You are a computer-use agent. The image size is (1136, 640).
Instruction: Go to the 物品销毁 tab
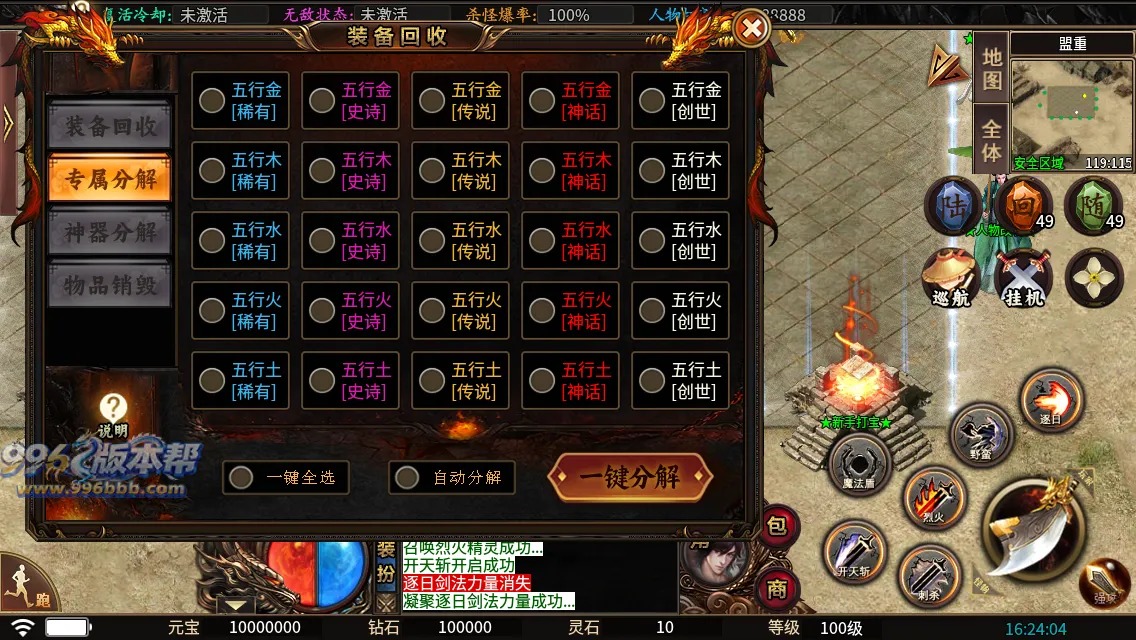click(111, 284)
